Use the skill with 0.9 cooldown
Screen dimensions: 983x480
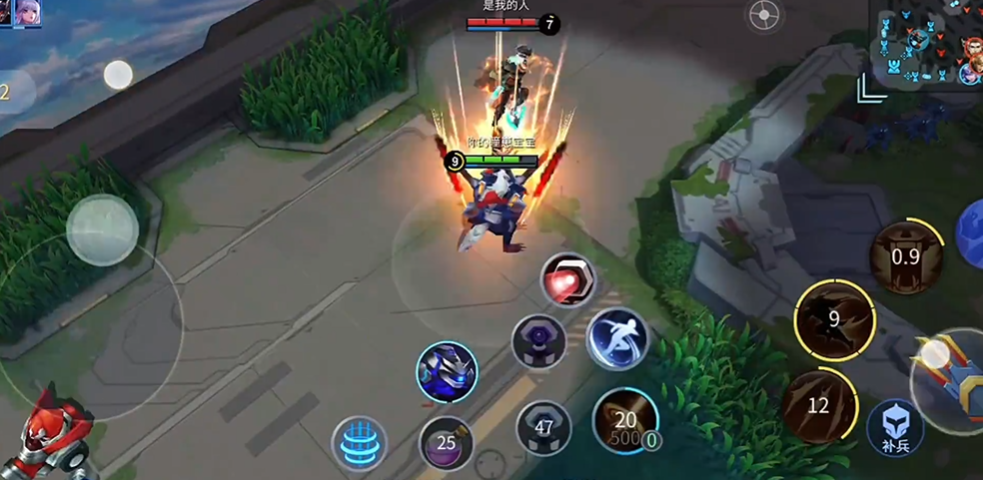[905, 256]
